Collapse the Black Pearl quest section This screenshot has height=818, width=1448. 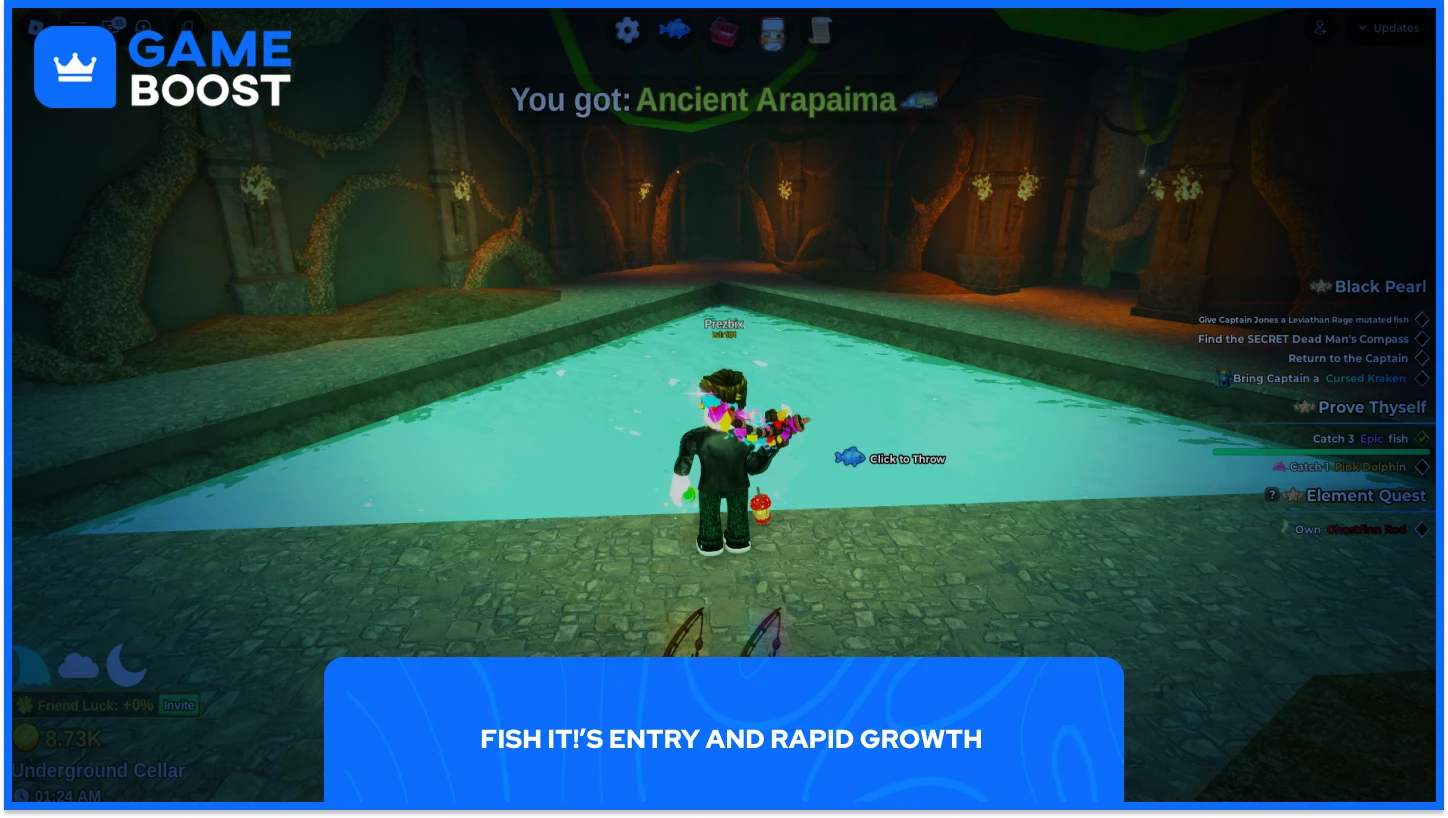pos(1380,287)
